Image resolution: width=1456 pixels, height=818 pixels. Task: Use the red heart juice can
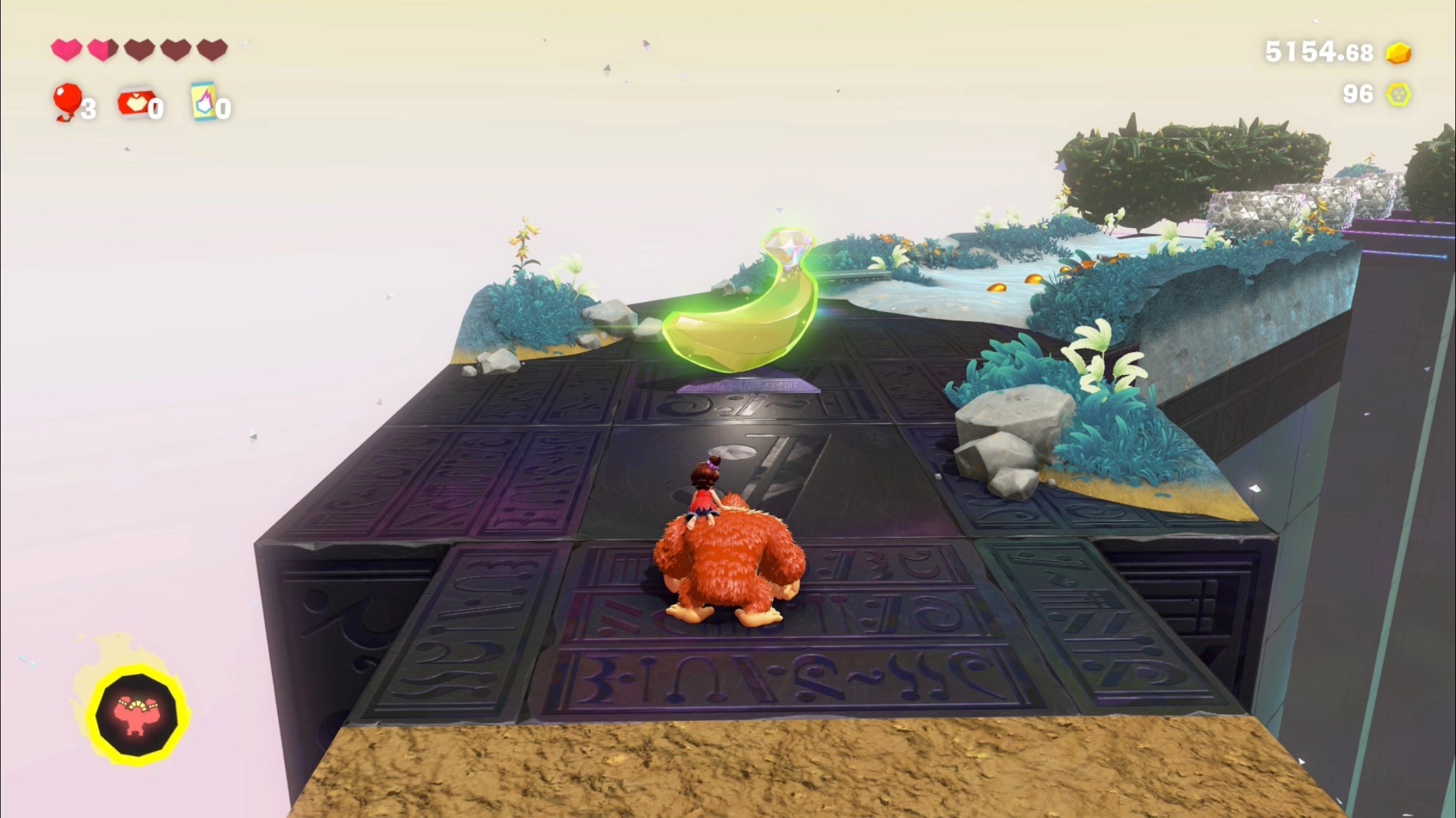click(x=135, y=103)
